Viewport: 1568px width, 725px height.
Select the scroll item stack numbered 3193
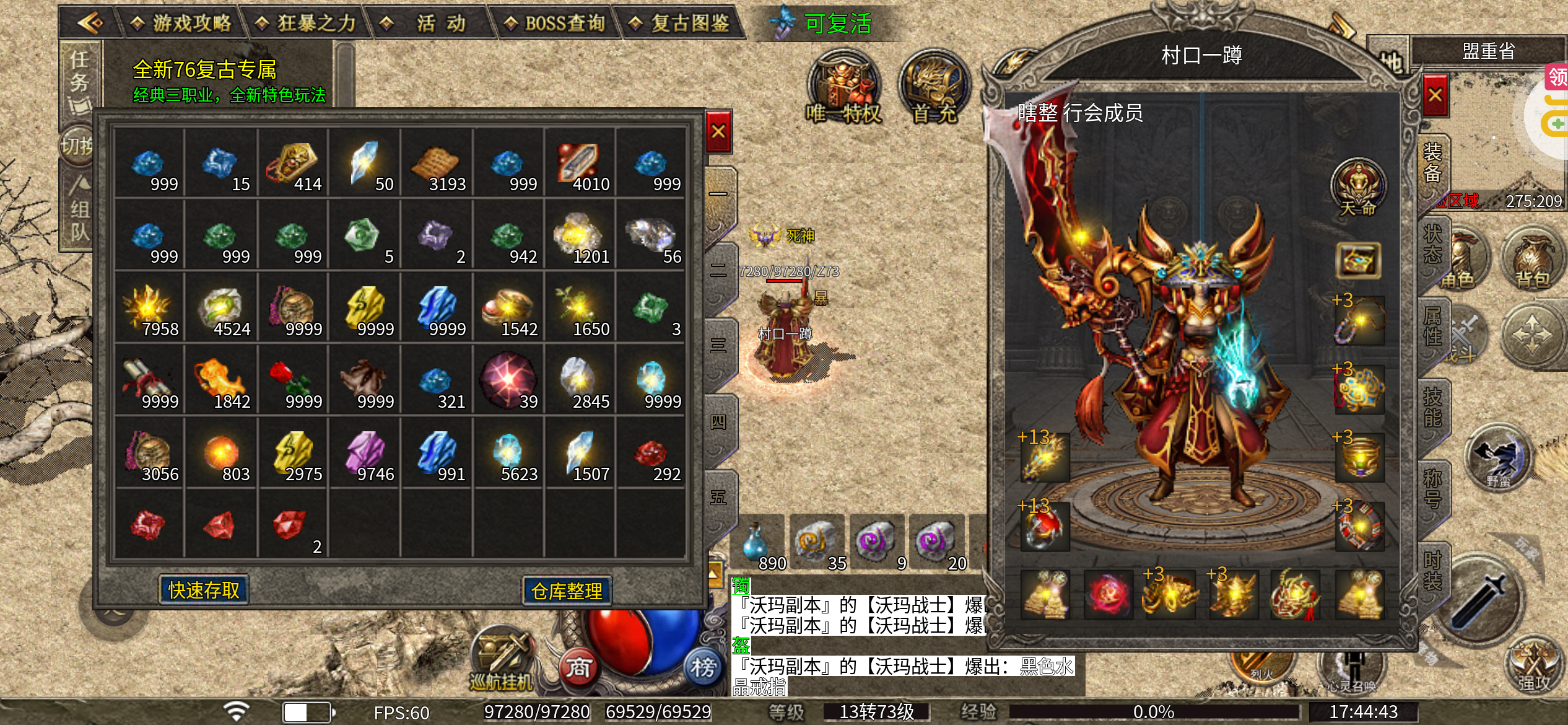(437, 163)
